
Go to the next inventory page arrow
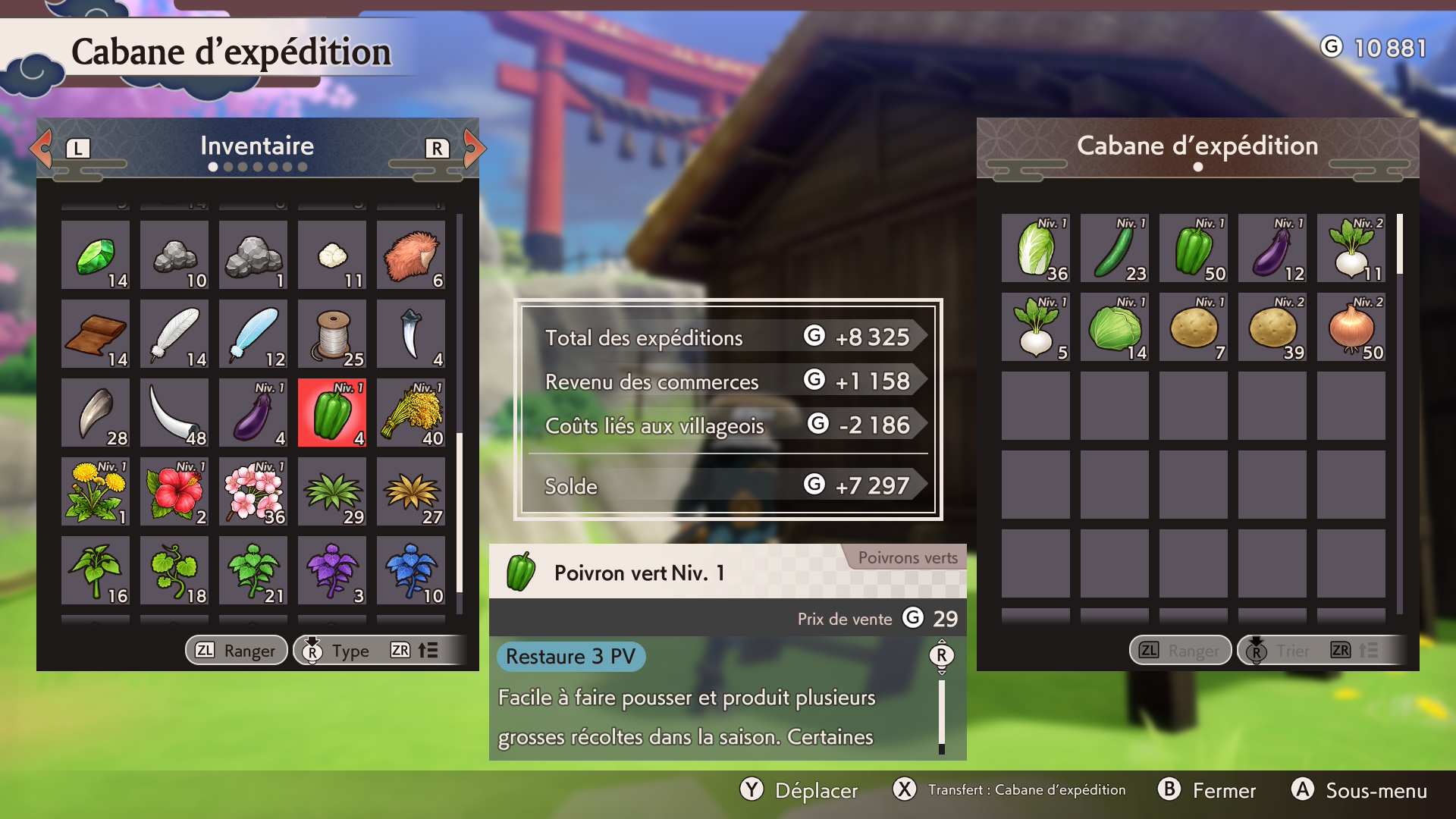(473, 148)
